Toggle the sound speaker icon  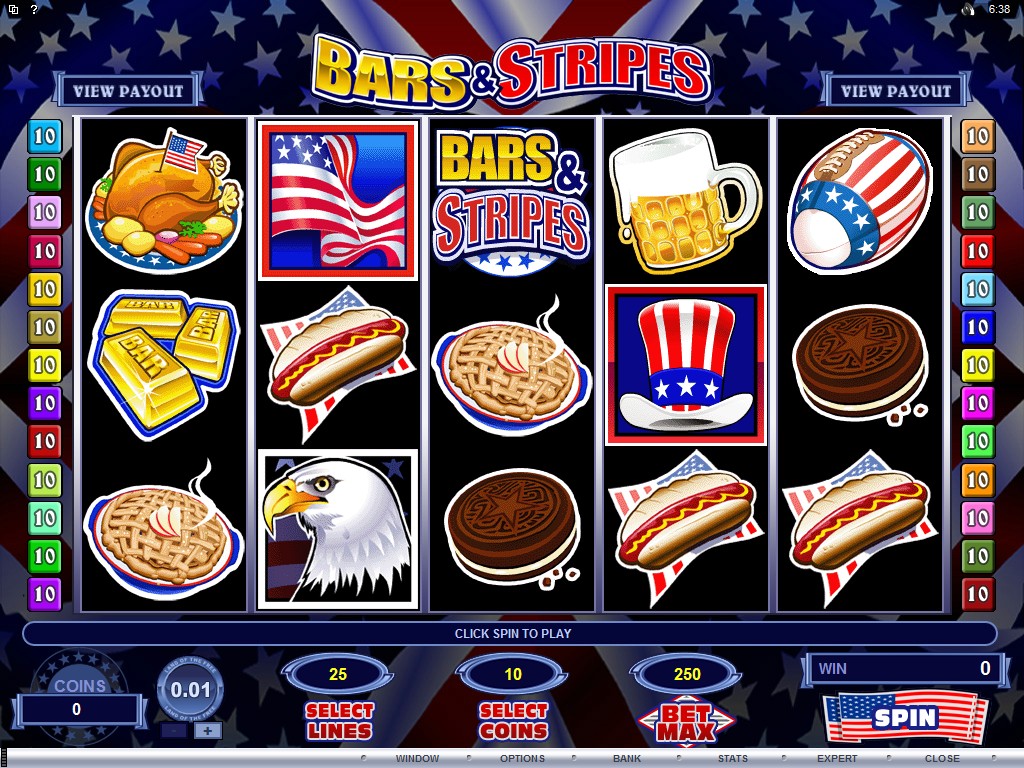(x=968, y=9)
